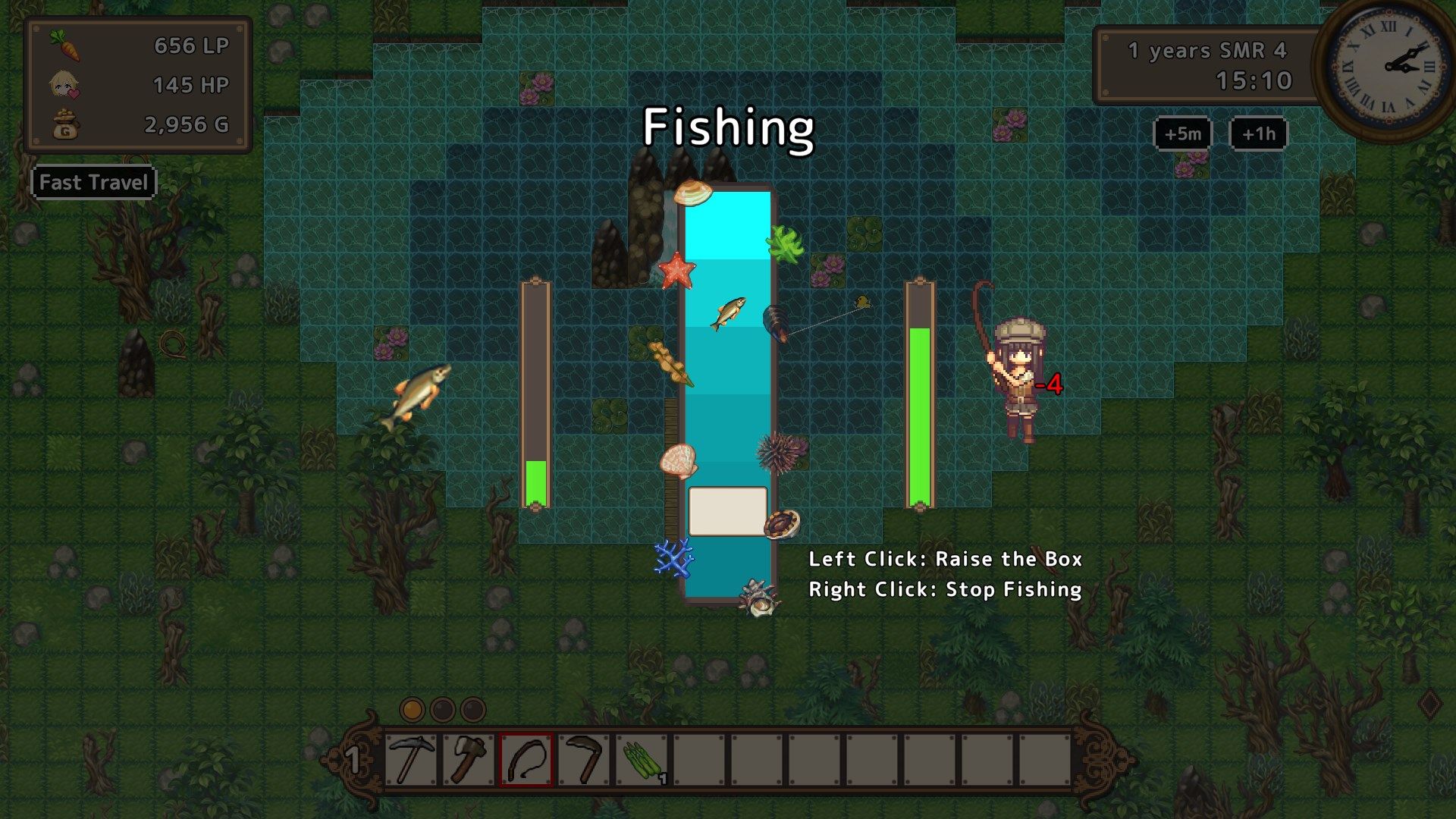Open the Fast Travel menu
The height and width of the screenshot is (819, 1456).
pyautogui.click(x=93, y=183)
